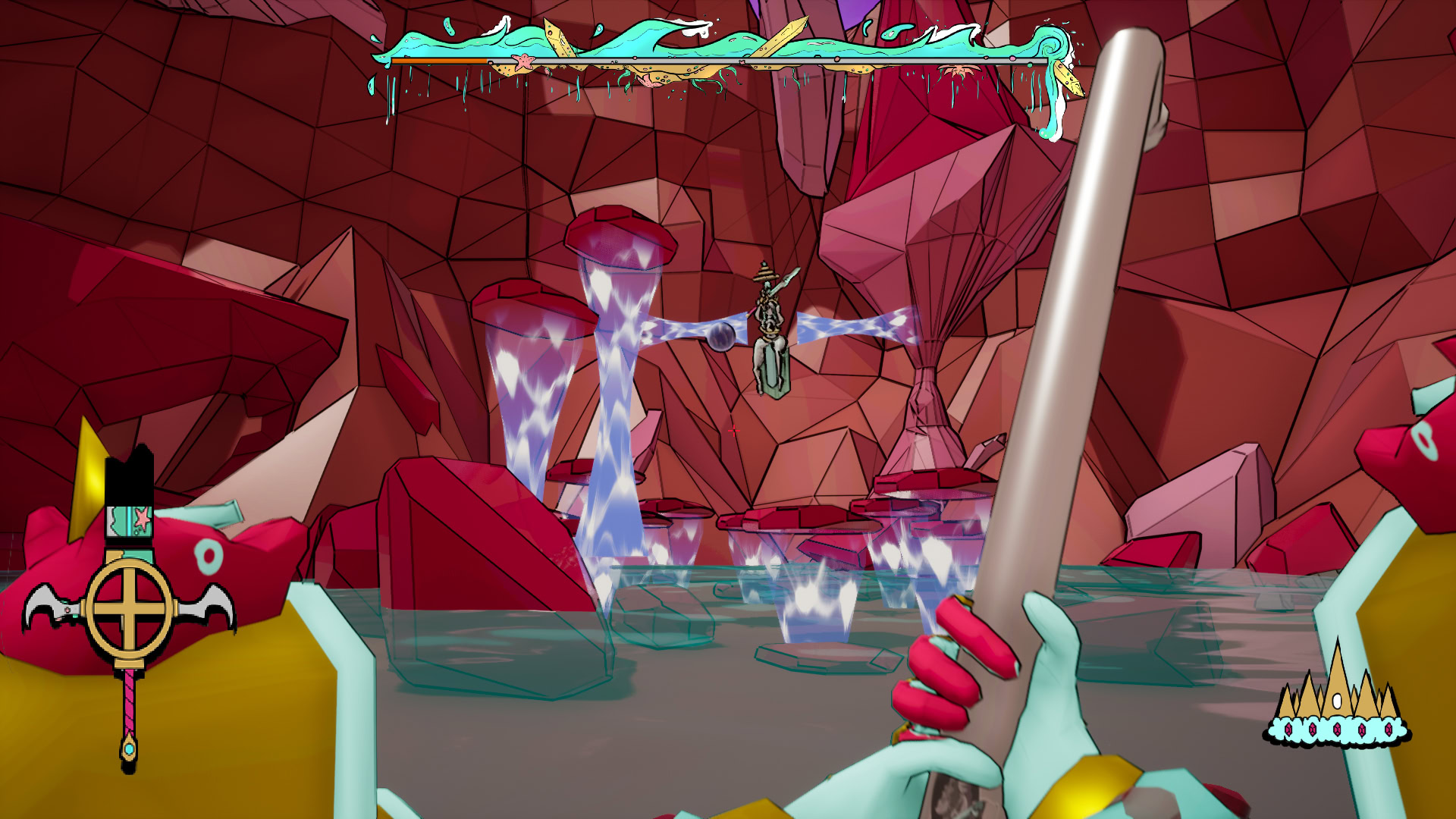Toggle the center pink gem on the crown
The image size is (1456, 819).
tap(1338, 730)
